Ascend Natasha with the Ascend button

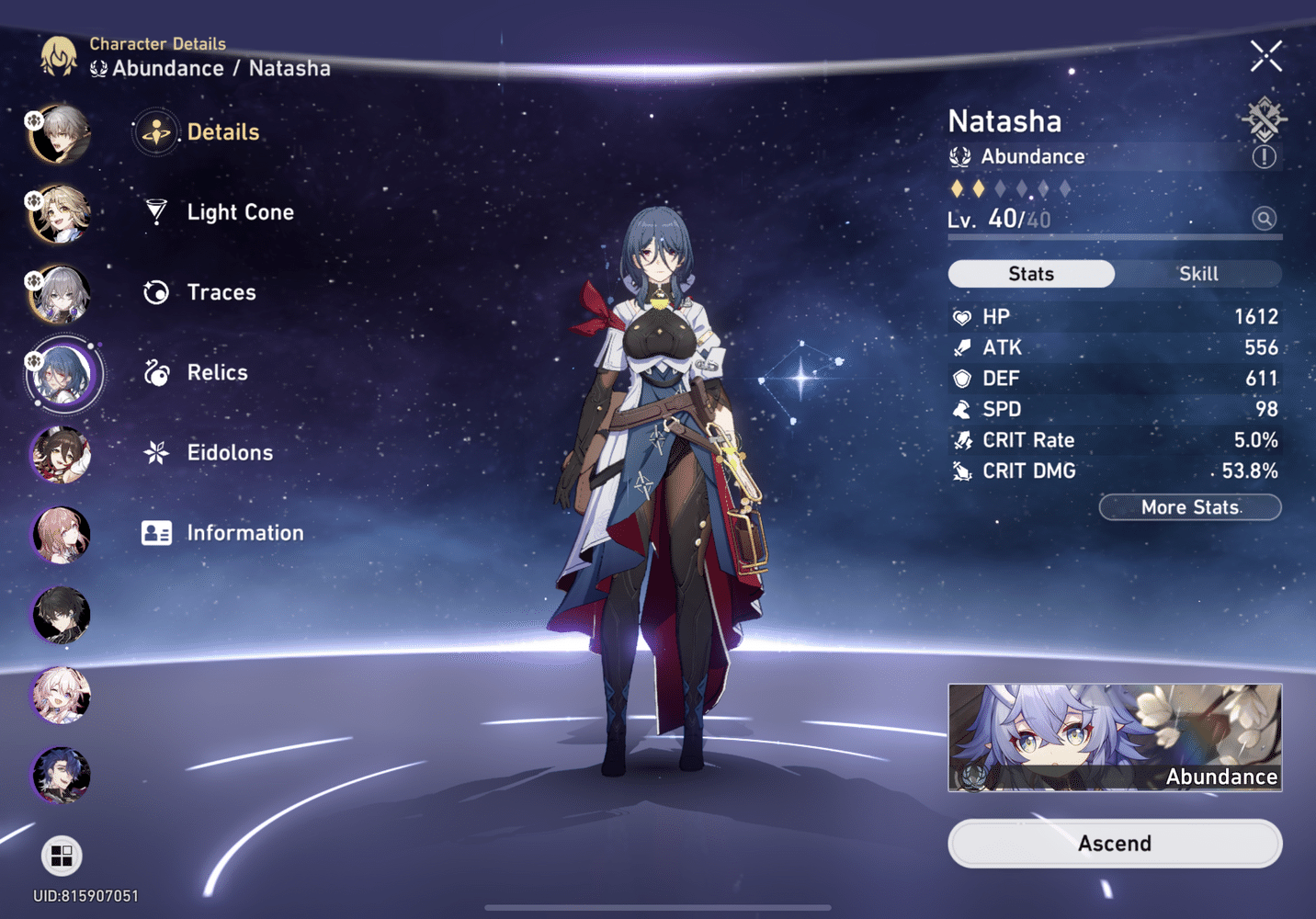[x=1115, y=844]
